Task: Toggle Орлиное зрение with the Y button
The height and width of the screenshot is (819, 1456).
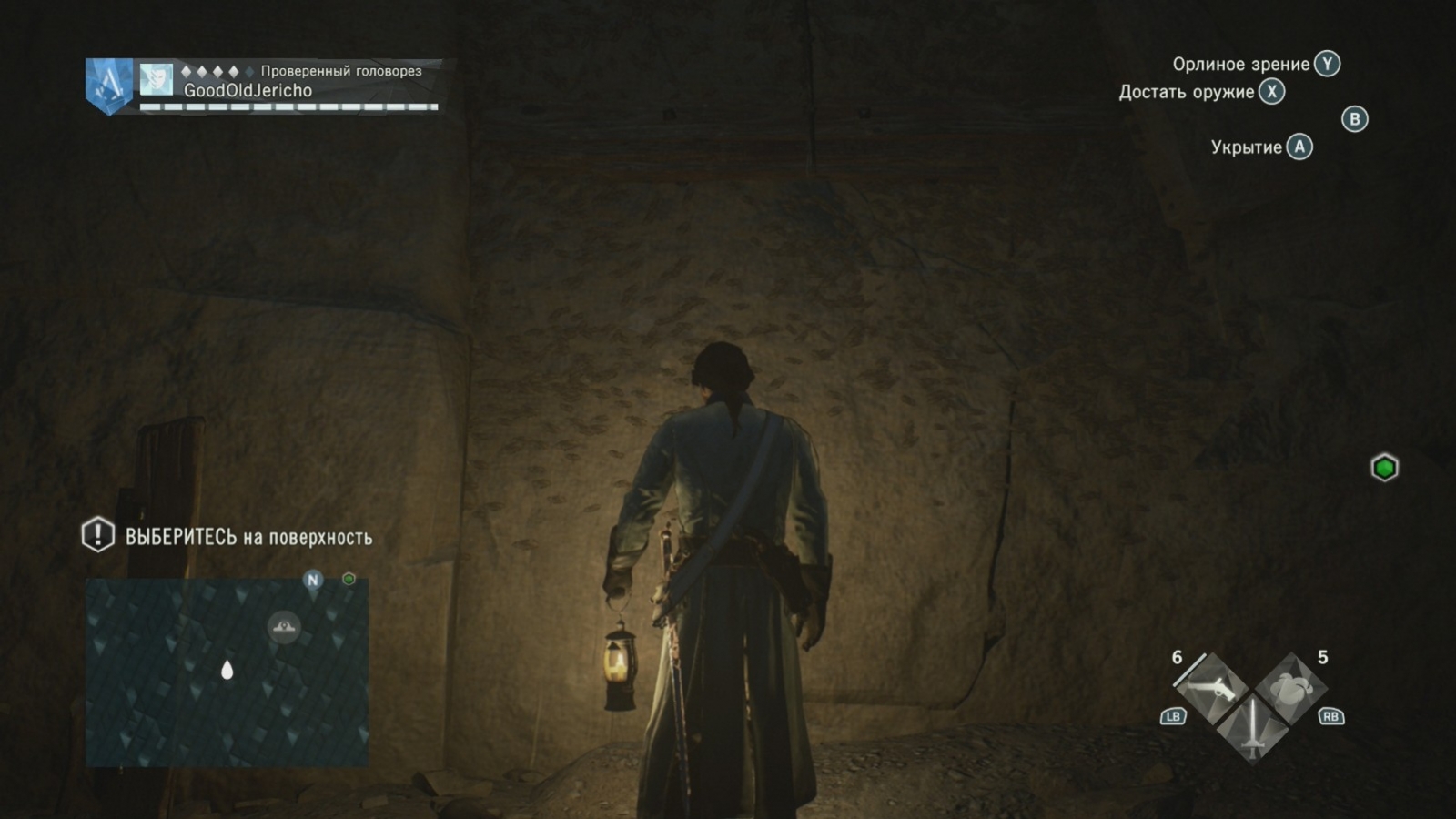Action: [1327, 64]
